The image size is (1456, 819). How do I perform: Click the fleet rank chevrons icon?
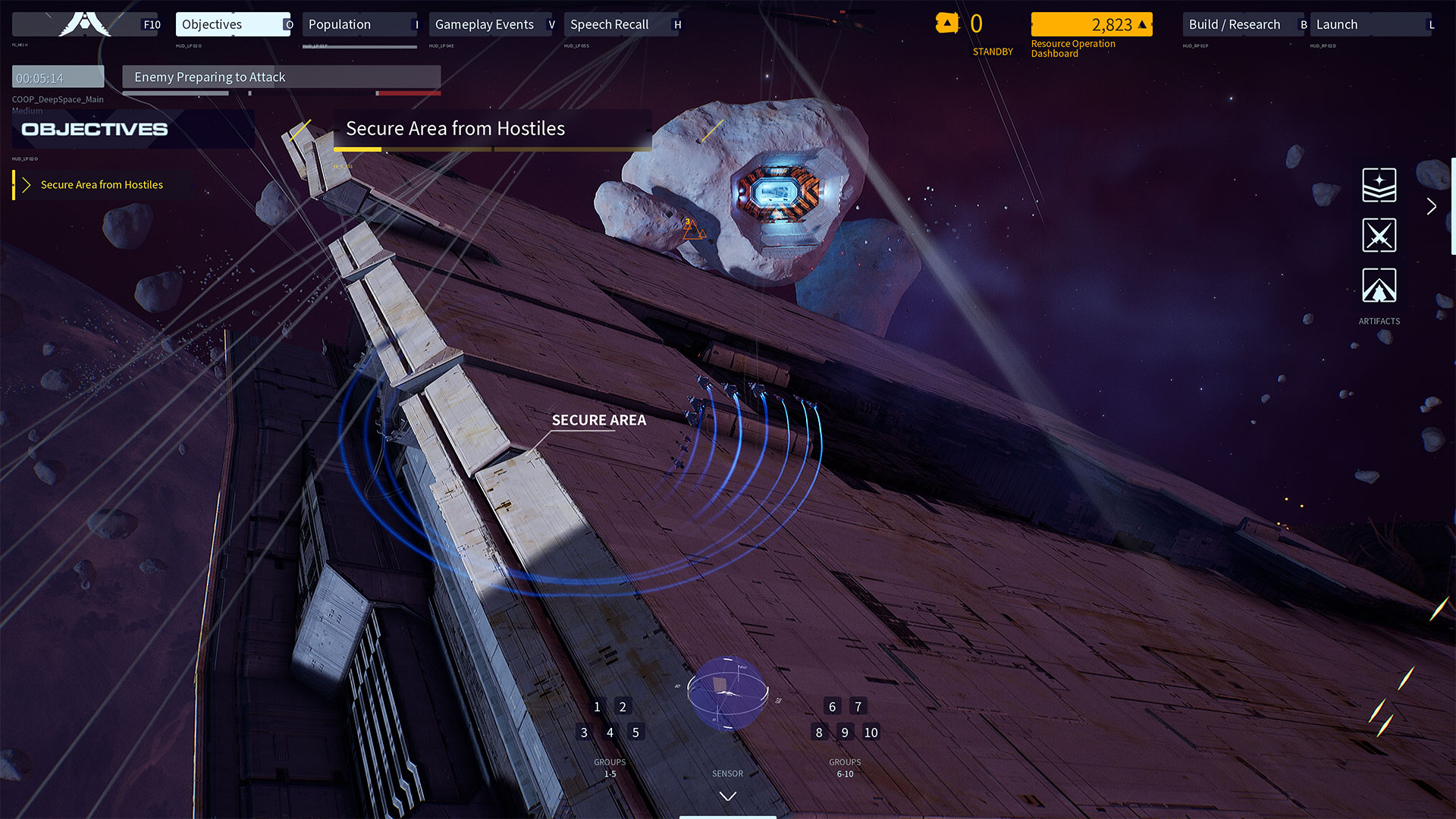click(1379, 185)
